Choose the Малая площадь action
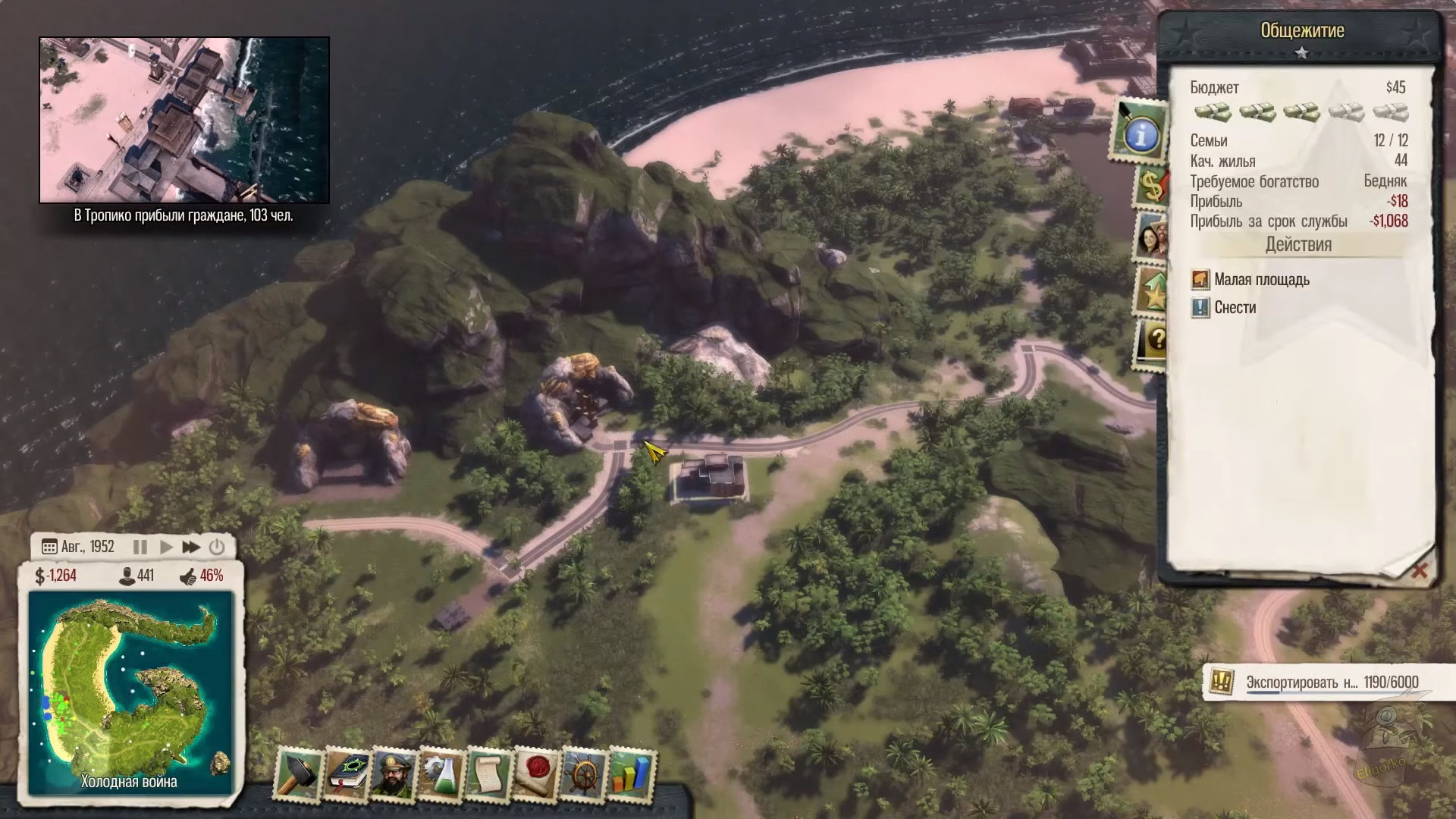This screenshot has height=819, width=1456. click(1261, 280)
